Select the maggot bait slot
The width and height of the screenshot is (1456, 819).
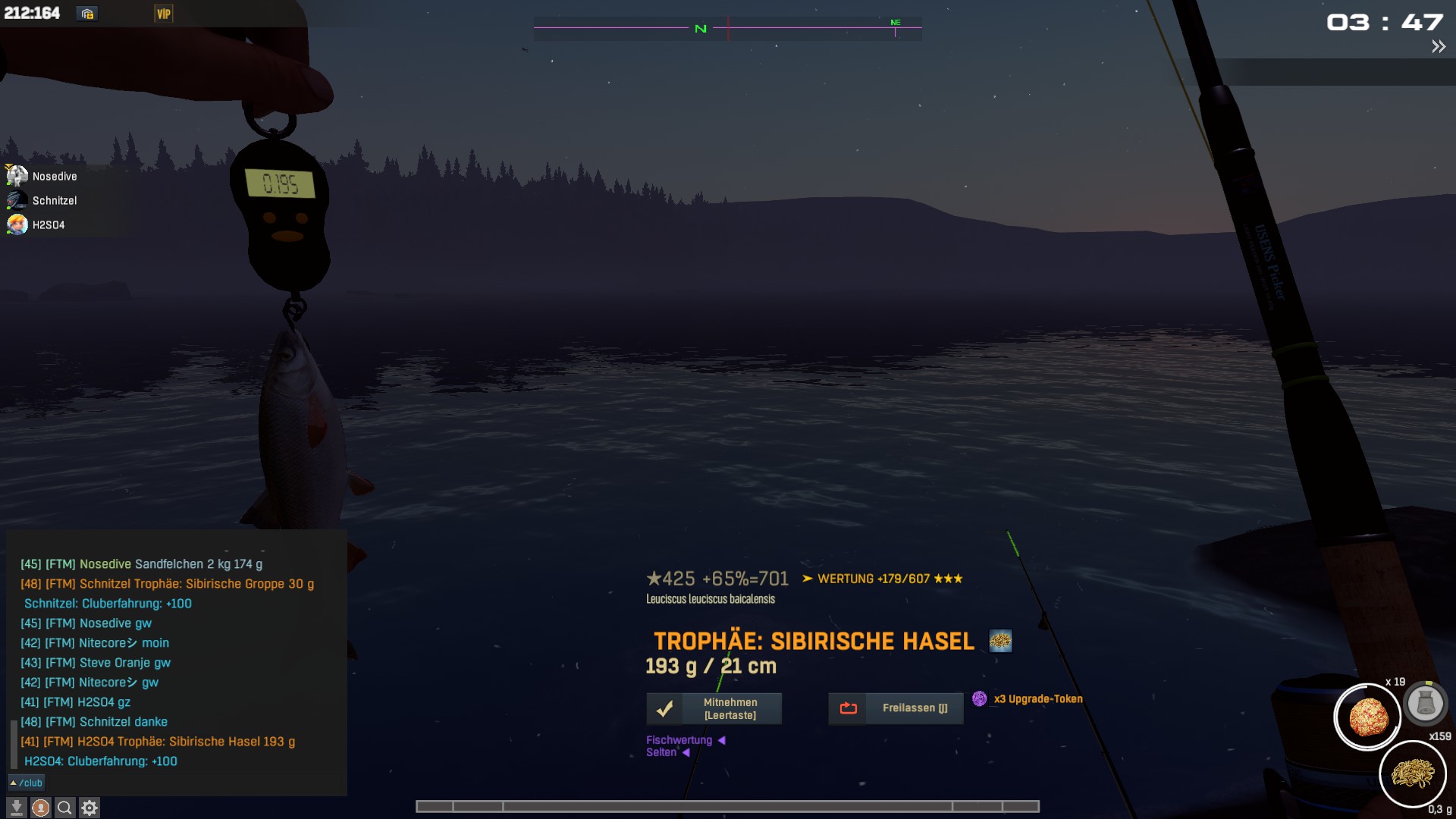(x=1412, y=774)
